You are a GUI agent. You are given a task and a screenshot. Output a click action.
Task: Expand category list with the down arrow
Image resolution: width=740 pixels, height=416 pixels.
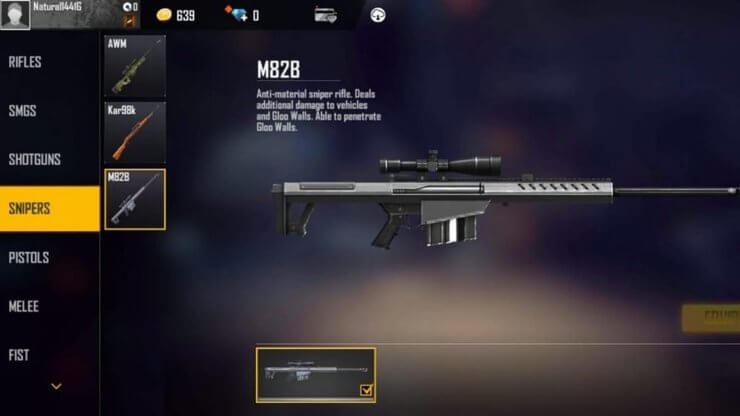pyautogui.click(x=56, y=386)
